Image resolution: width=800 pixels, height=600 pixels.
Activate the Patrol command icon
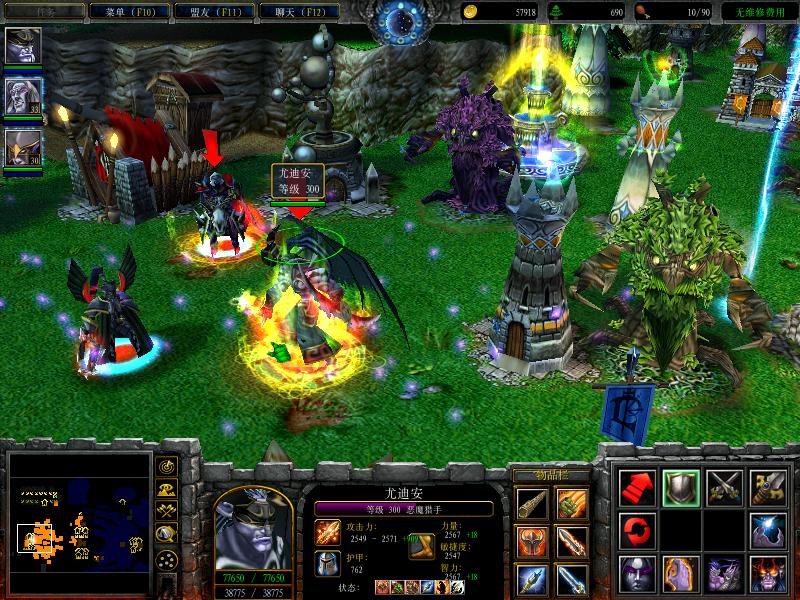click(x=768, y=487)
